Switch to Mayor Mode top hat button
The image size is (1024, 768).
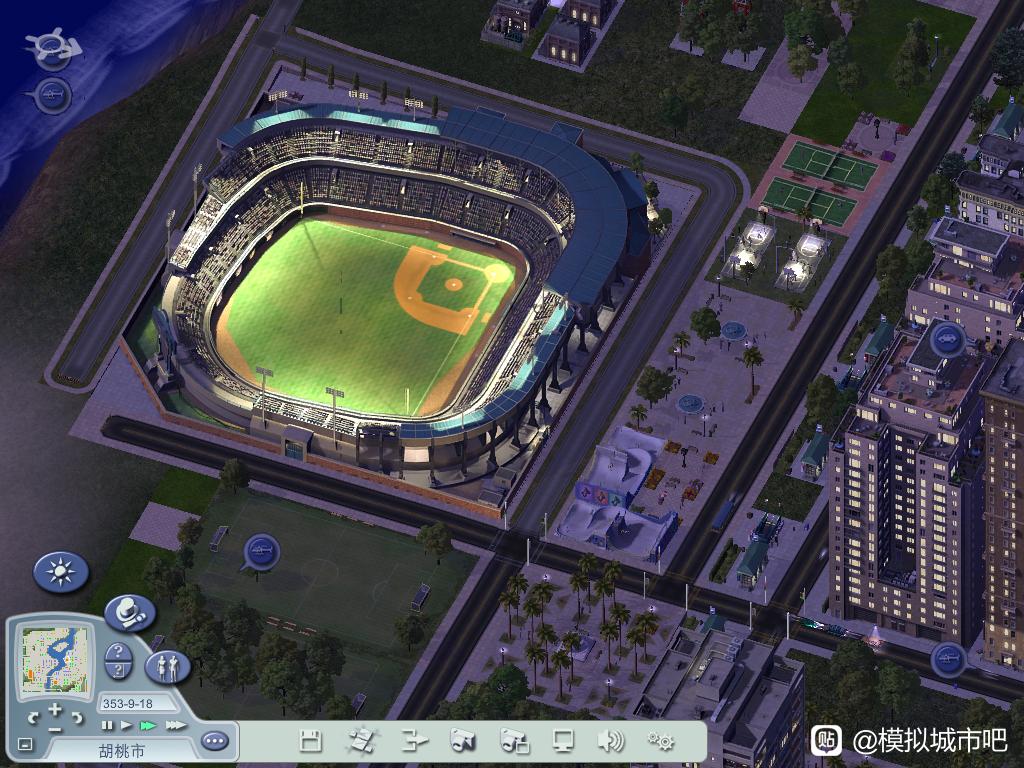point(130,612)
